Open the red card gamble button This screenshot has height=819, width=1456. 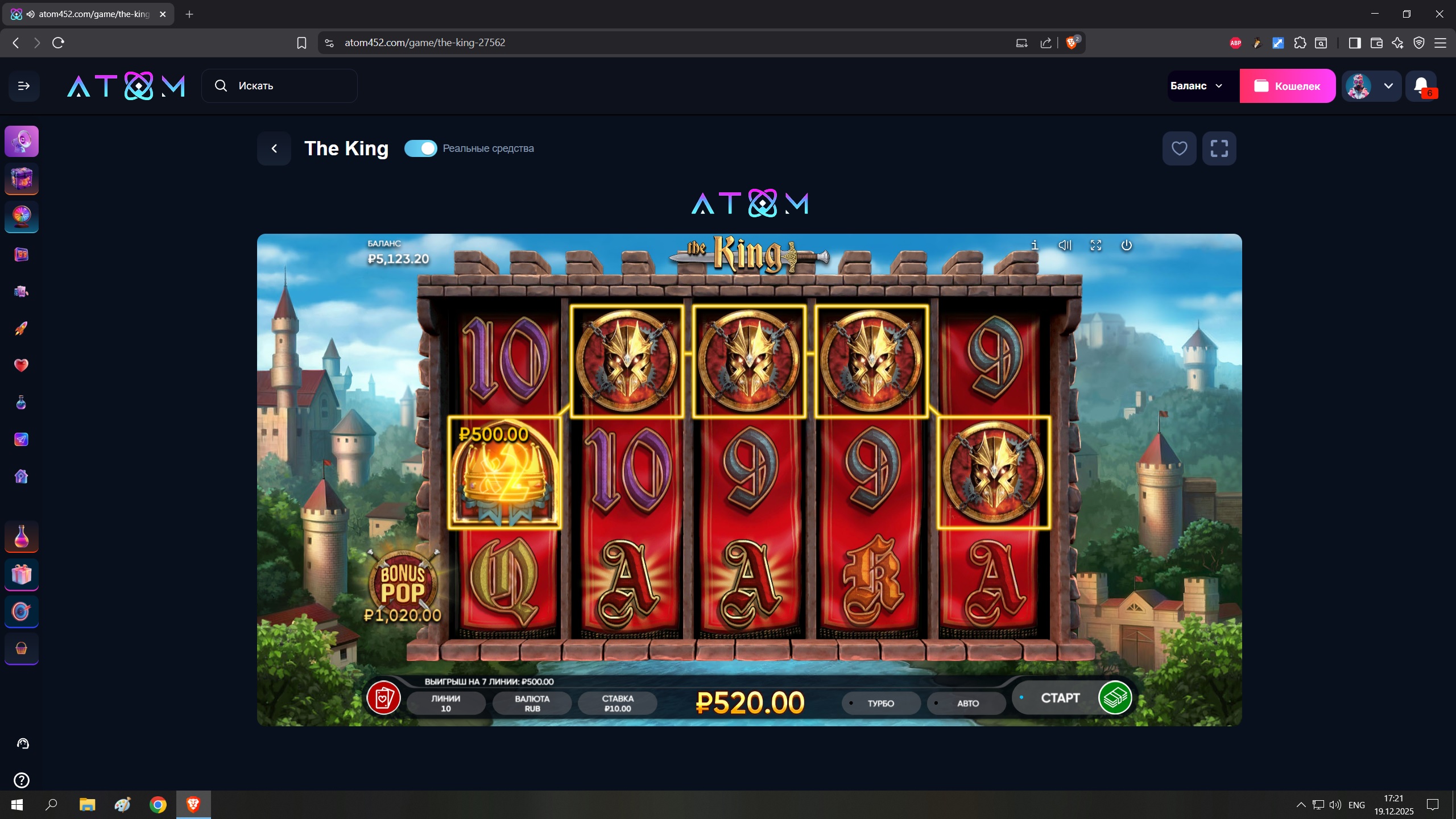(383, 698)
